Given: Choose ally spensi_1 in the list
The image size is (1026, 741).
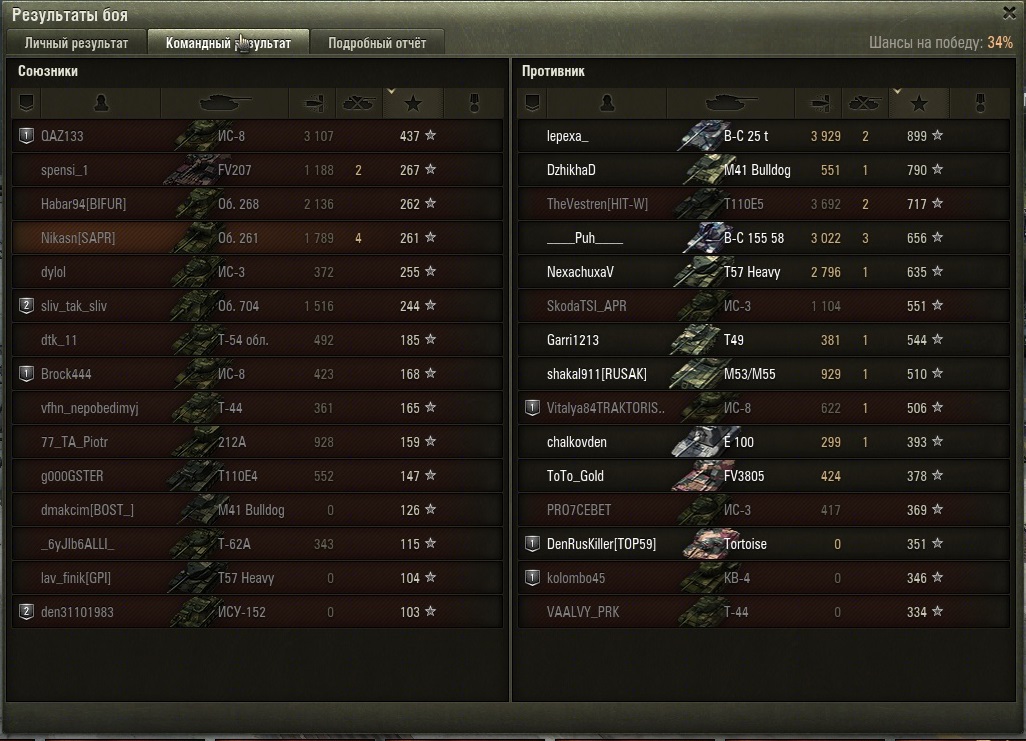Looking at the screenshot, I should pyautogui.click(x=65, y=170).
